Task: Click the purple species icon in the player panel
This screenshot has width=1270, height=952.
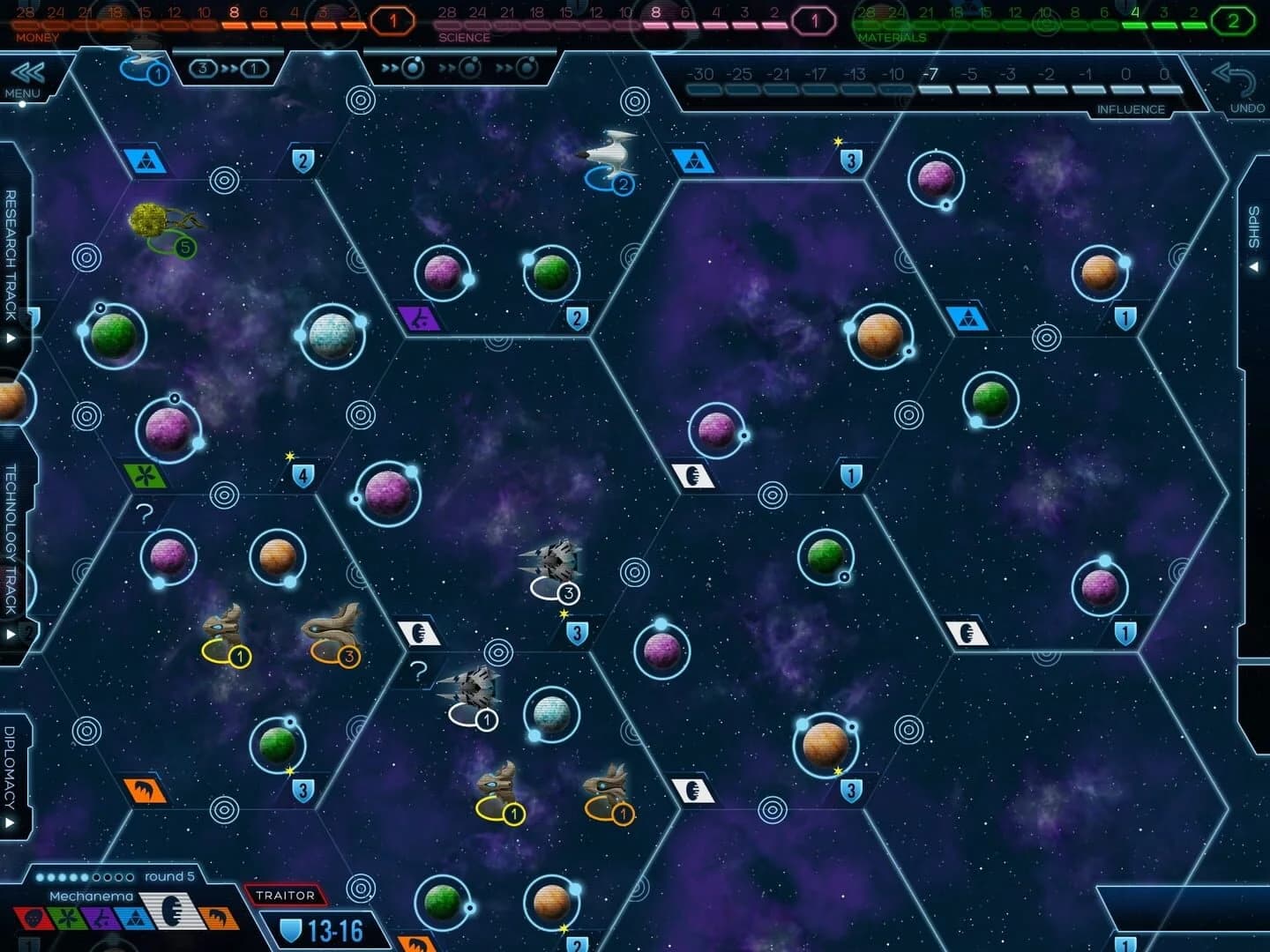Action: [101, 918]
